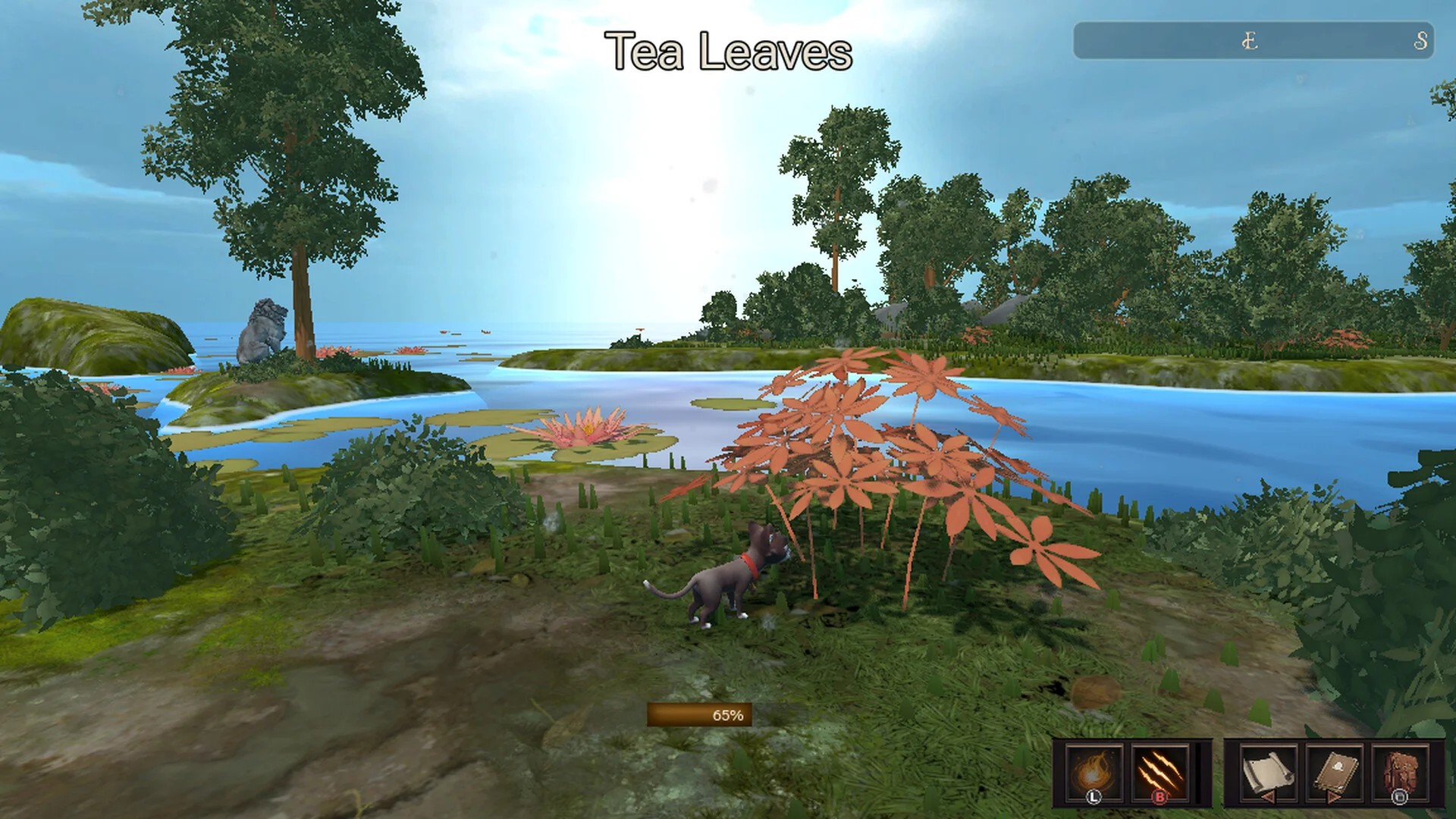Activate the fireball ability icon
1456x819 pixels.
click(x=1092, y=771)
